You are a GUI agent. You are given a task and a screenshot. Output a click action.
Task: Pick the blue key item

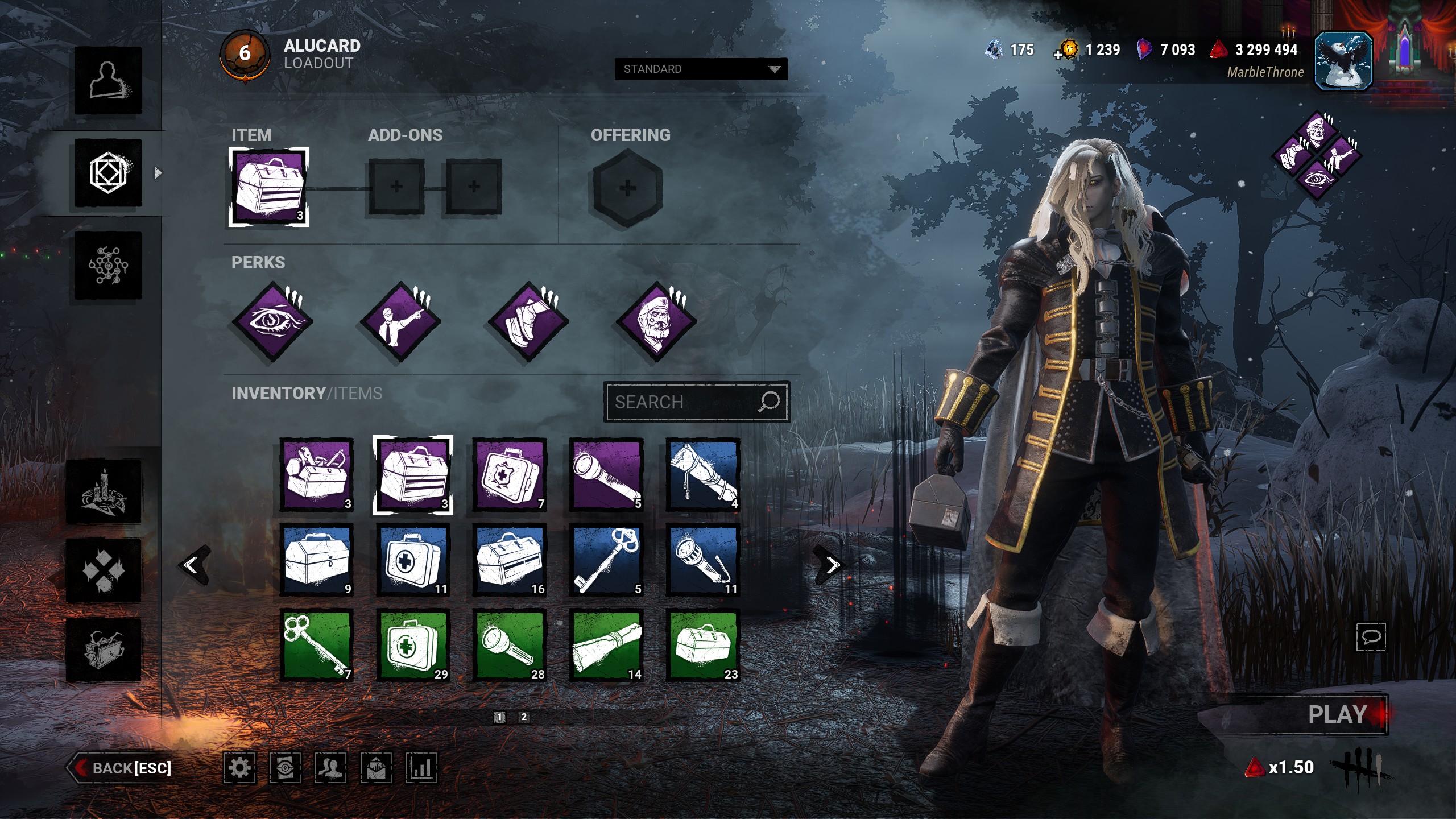[606, 560]
